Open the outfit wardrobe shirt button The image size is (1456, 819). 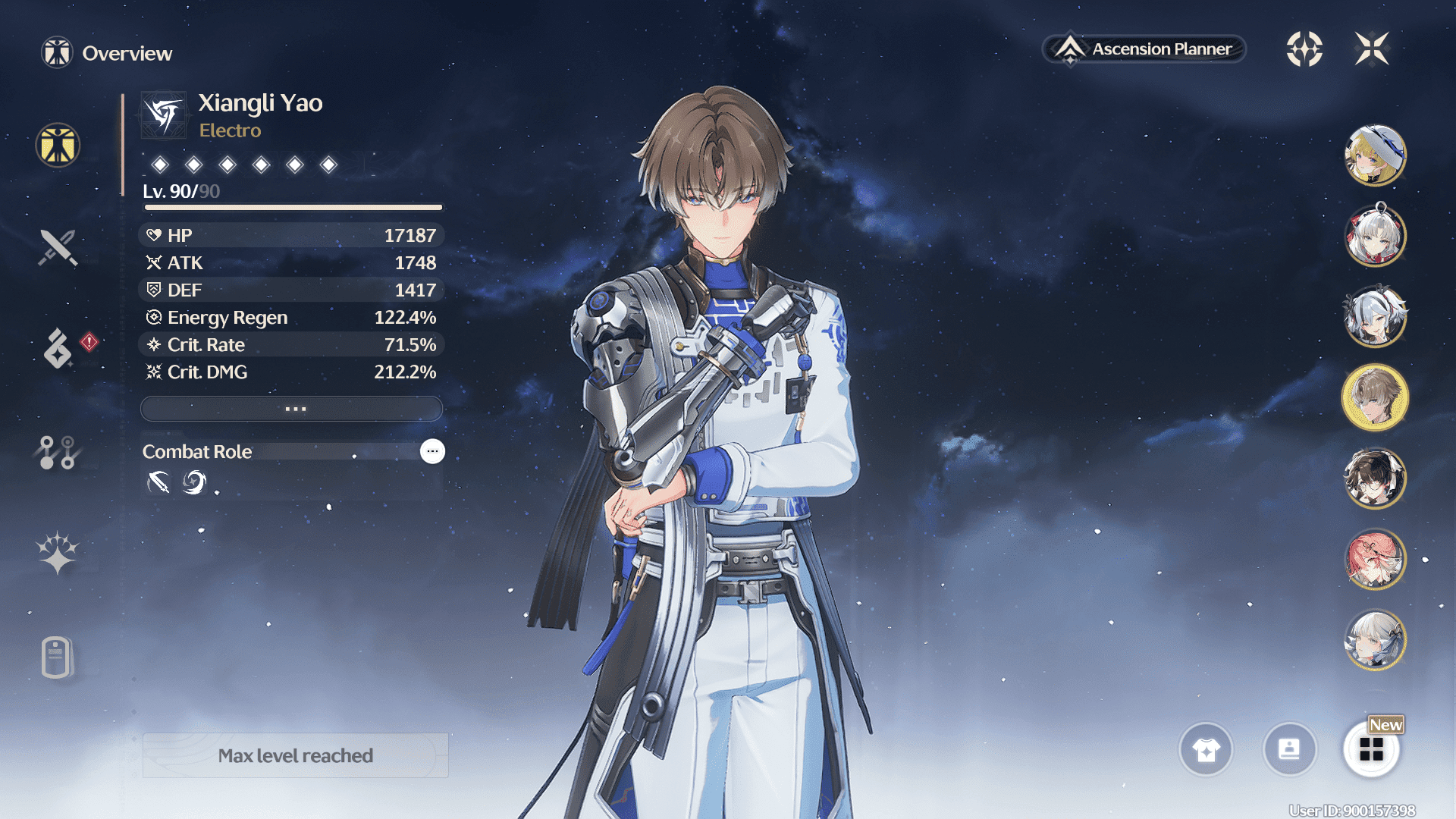[x=1206, y=750]
